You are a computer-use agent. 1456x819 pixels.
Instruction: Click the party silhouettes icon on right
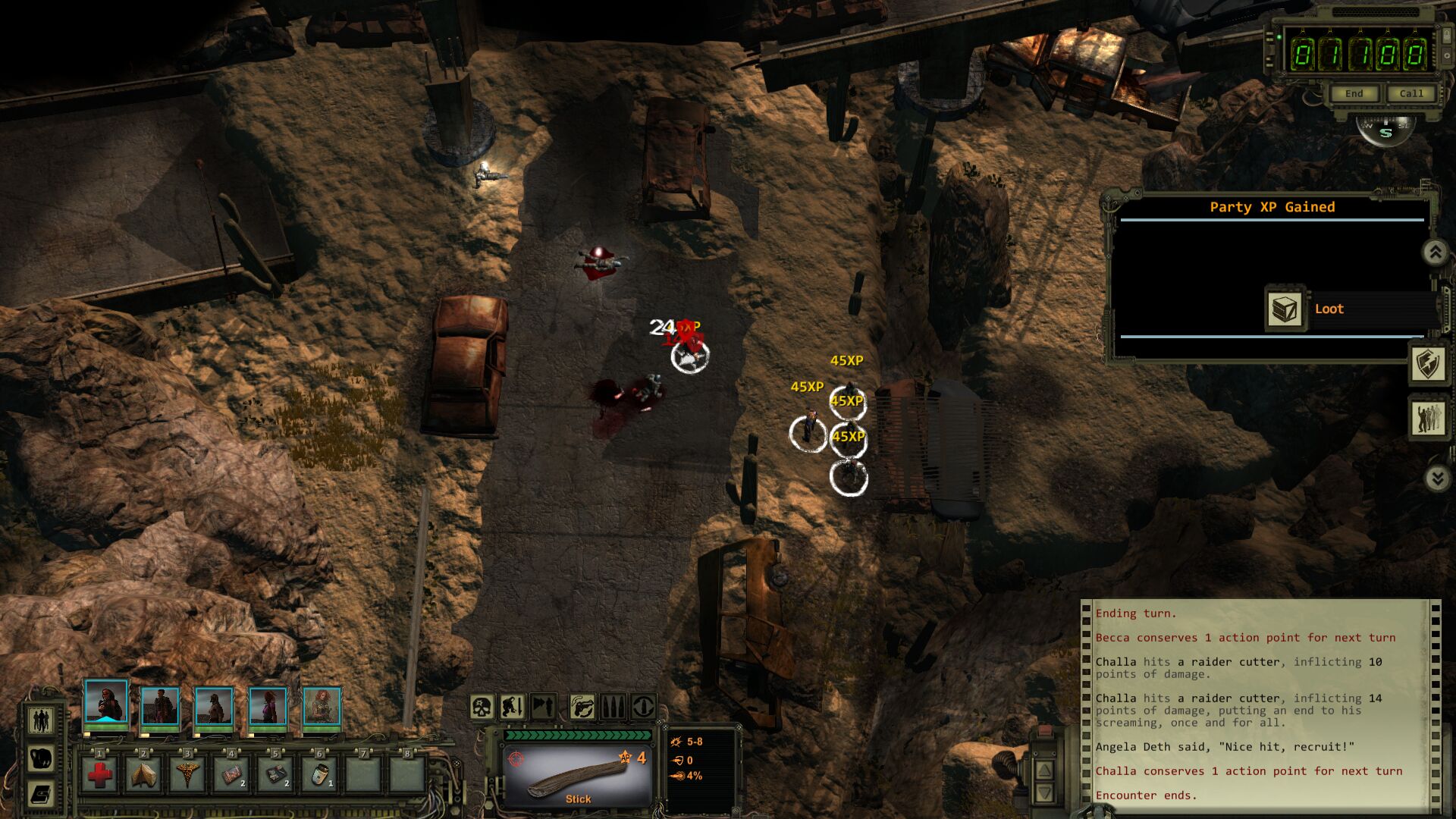coord(1428,418)
